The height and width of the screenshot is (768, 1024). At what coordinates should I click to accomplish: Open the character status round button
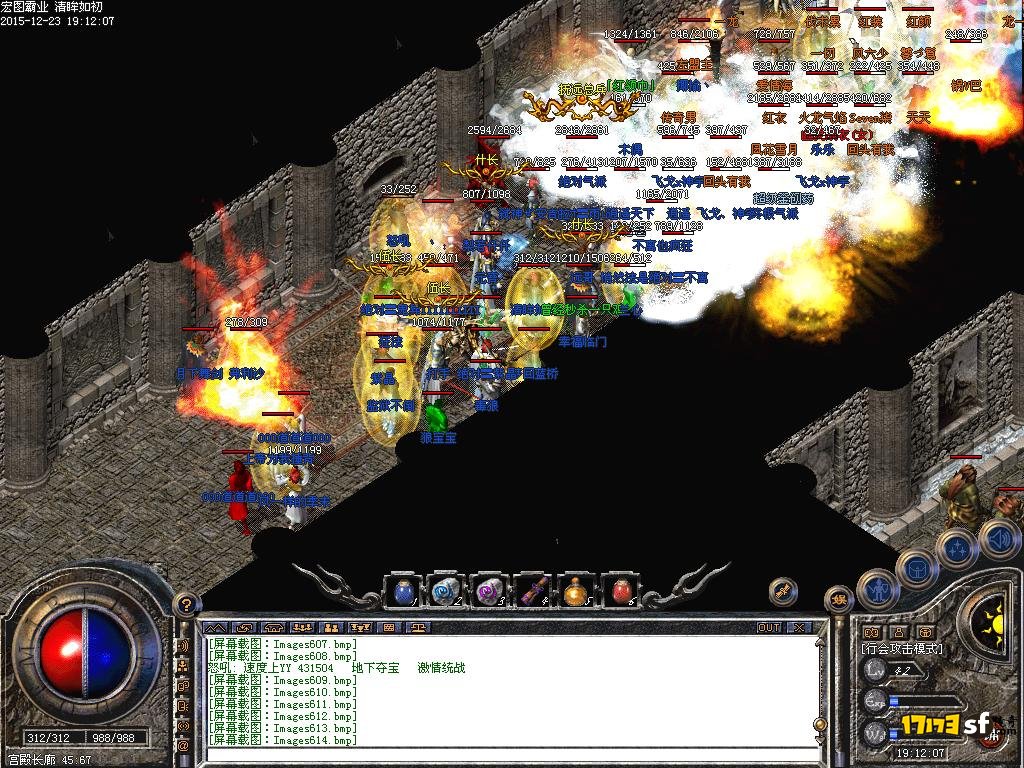coord(876,589)
